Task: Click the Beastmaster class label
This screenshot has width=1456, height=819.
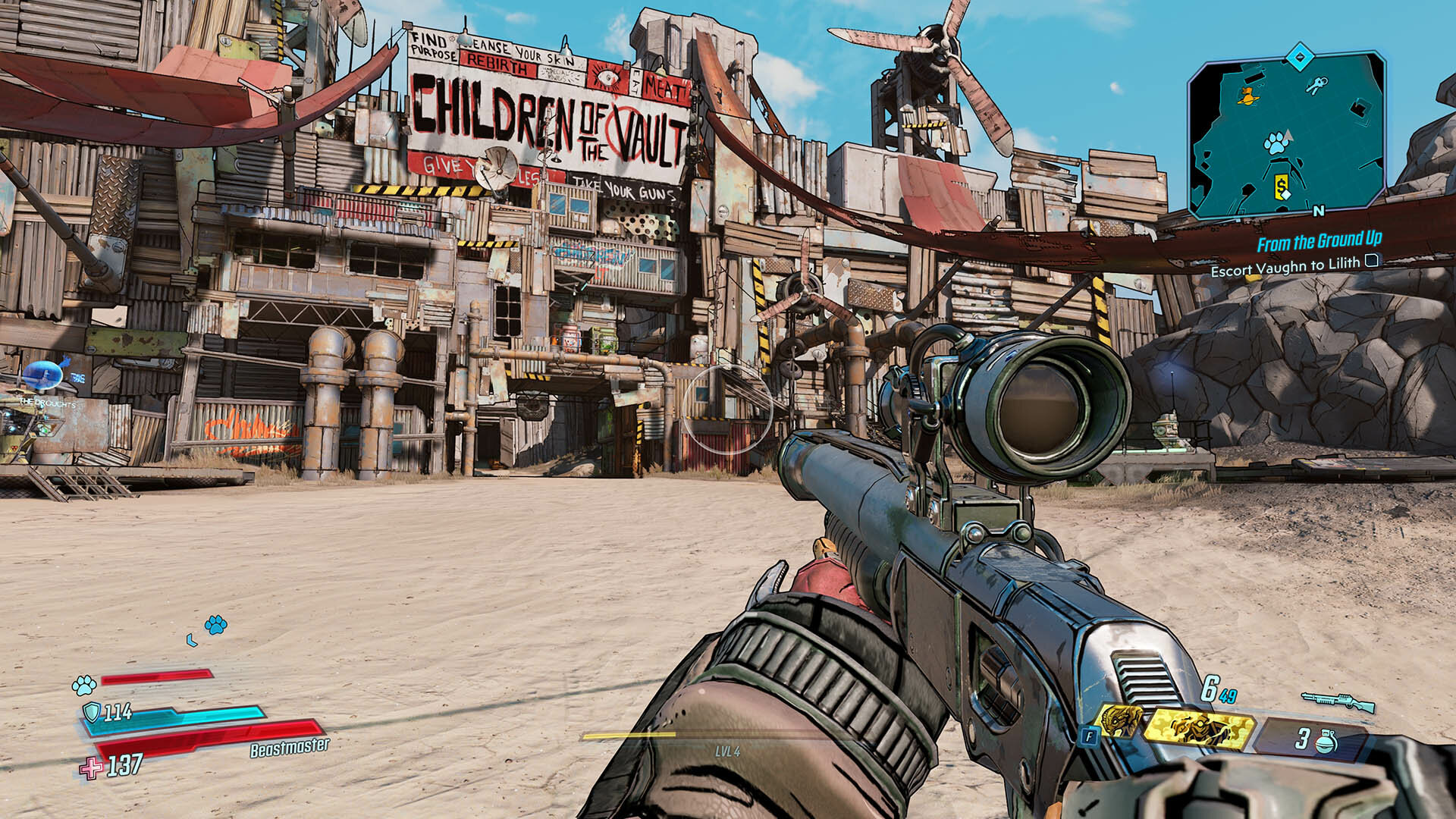Action: (290, 748)
